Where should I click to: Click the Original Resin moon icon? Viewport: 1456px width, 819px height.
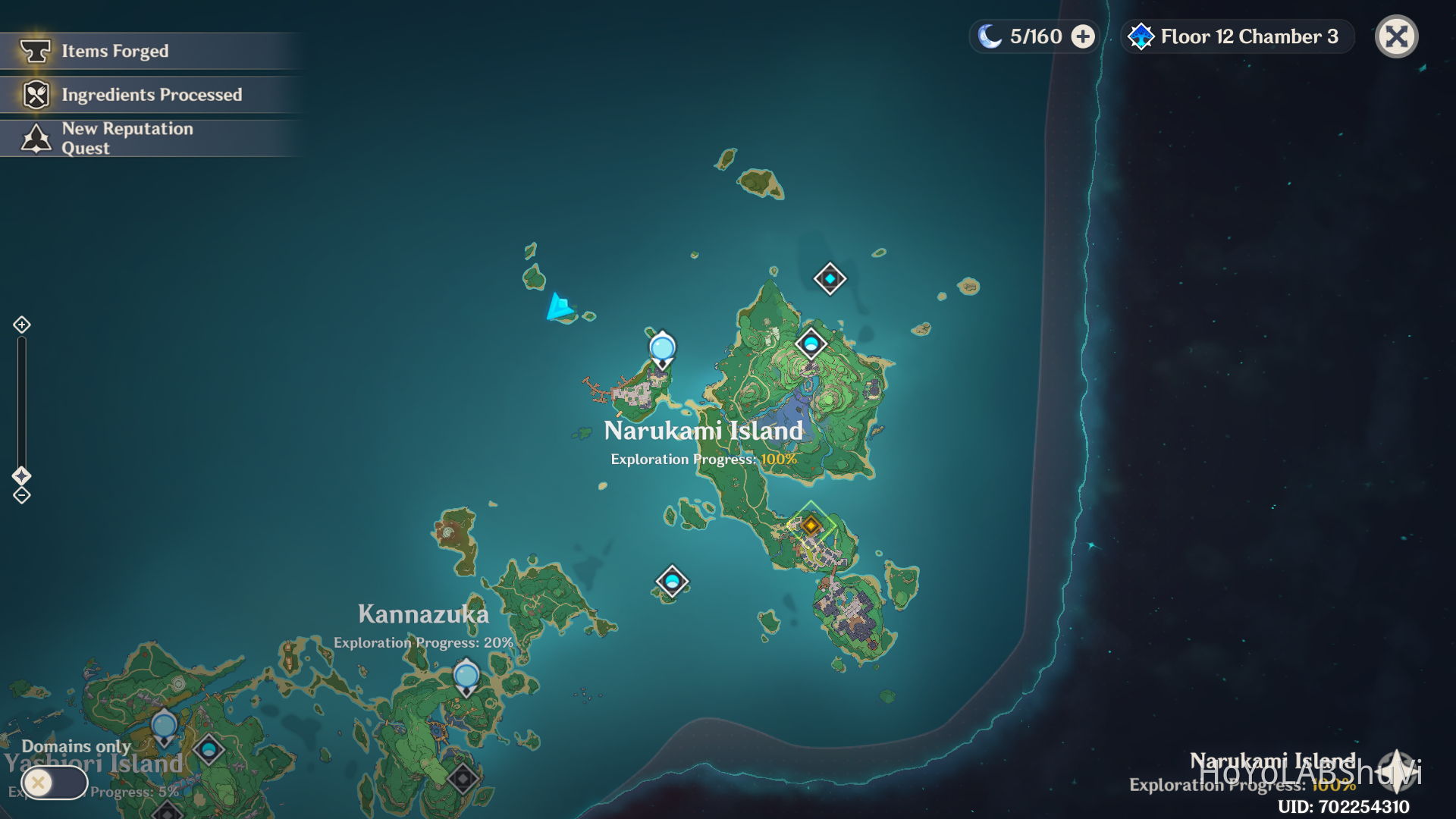[990, 36]
